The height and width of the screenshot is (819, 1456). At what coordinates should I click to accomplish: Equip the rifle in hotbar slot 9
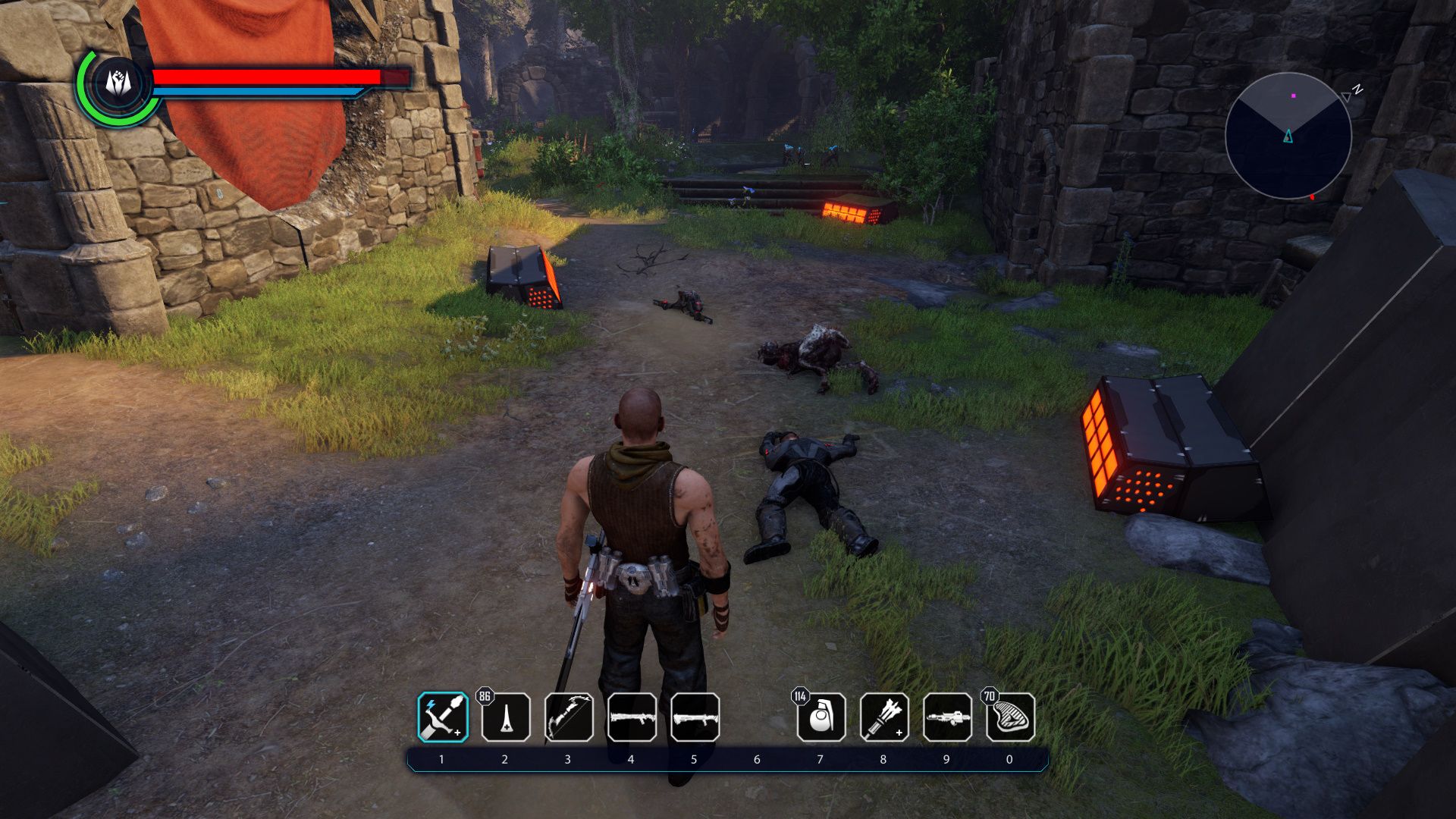pyautogui.click(x=947, y=717)
